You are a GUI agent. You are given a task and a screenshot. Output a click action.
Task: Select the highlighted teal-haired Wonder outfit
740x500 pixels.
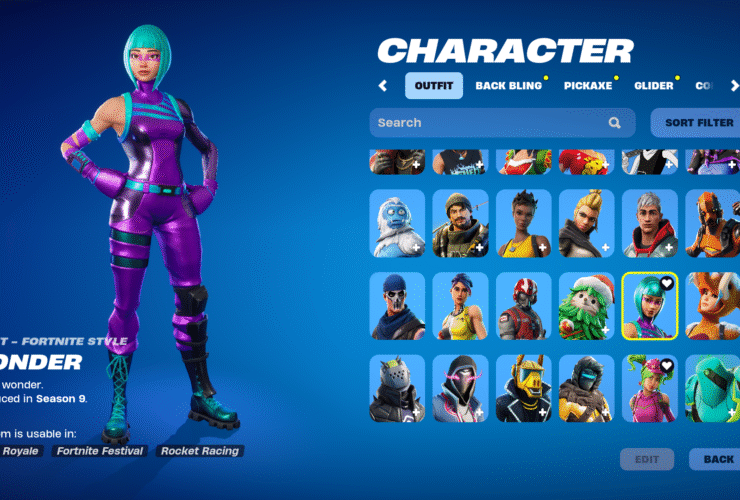tap(650, 305)
